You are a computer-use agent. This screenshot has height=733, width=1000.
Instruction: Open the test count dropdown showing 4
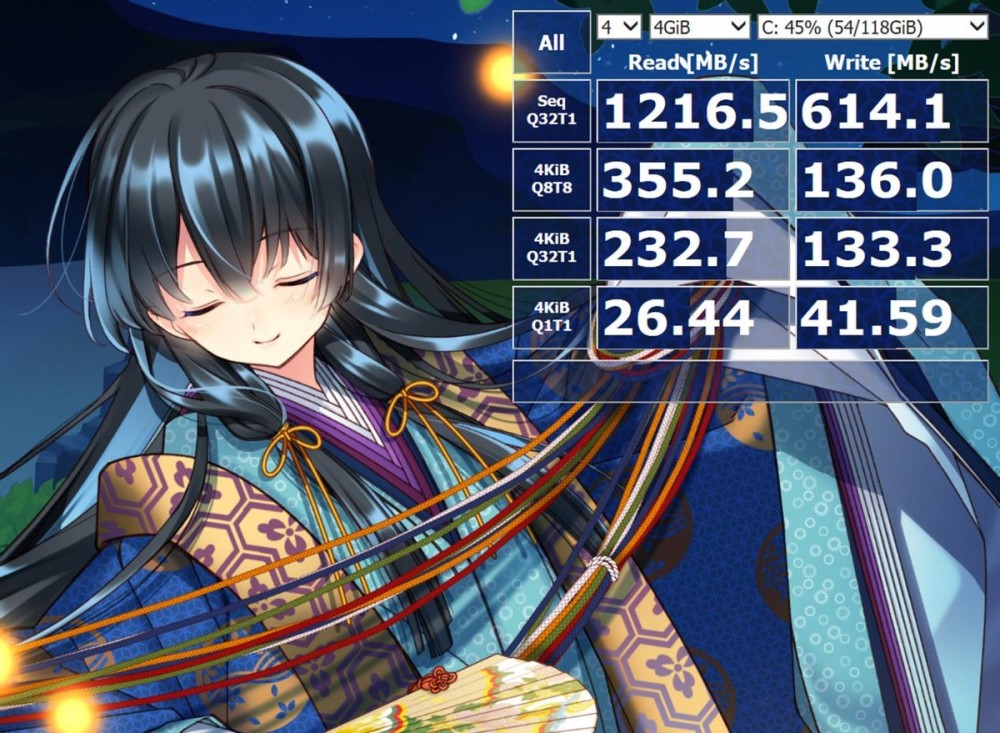[x=619, y=26]
